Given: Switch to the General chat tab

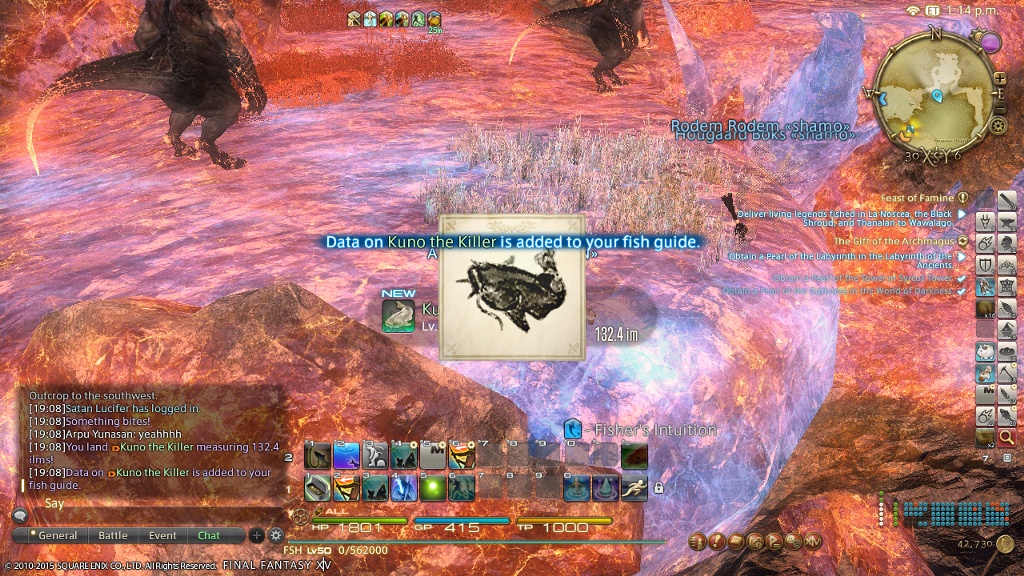Looking at the screenshot, I should pos(57,536).
